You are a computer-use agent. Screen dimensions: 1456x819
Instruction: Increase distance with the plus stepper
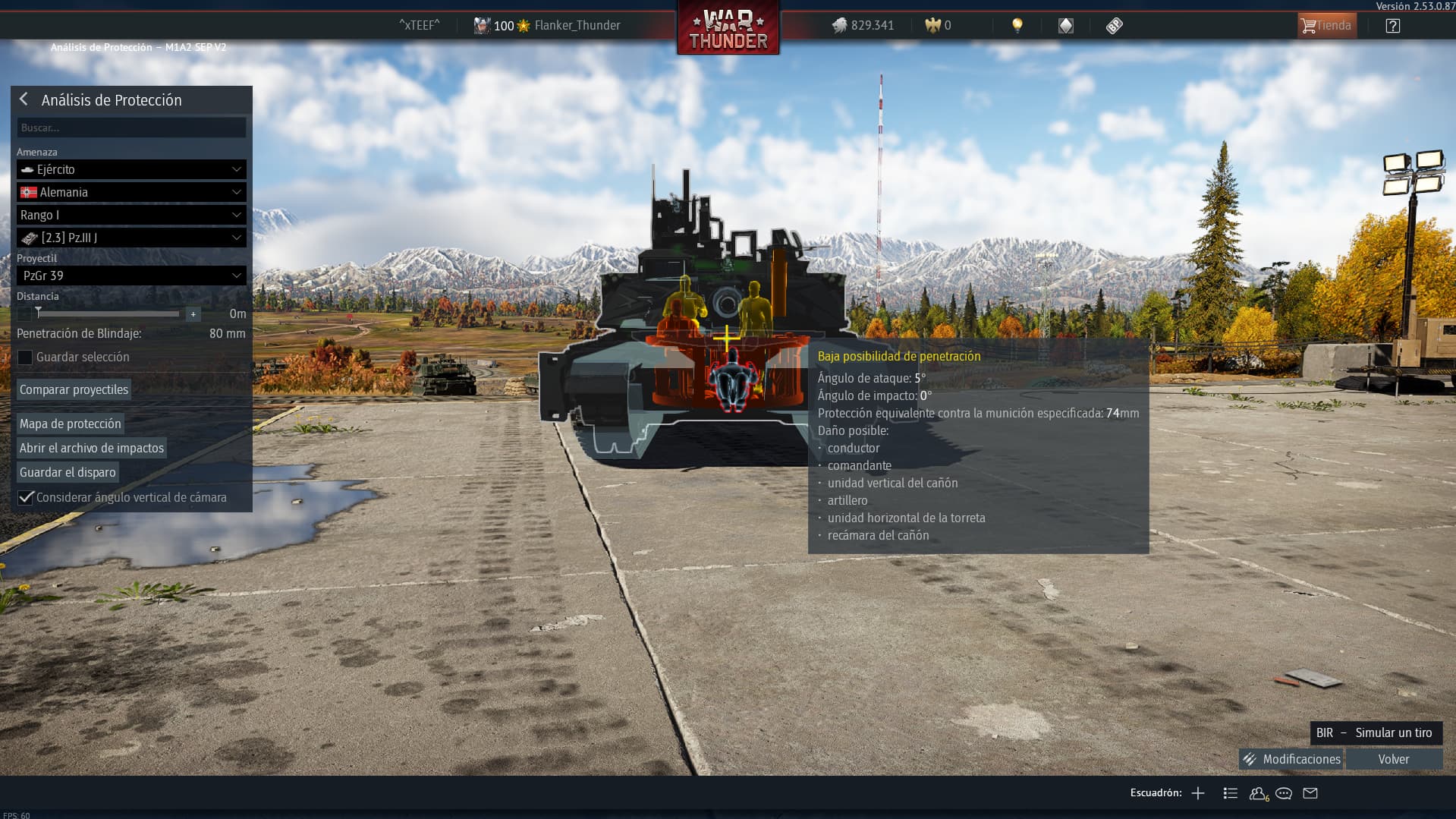click(193, 313)
